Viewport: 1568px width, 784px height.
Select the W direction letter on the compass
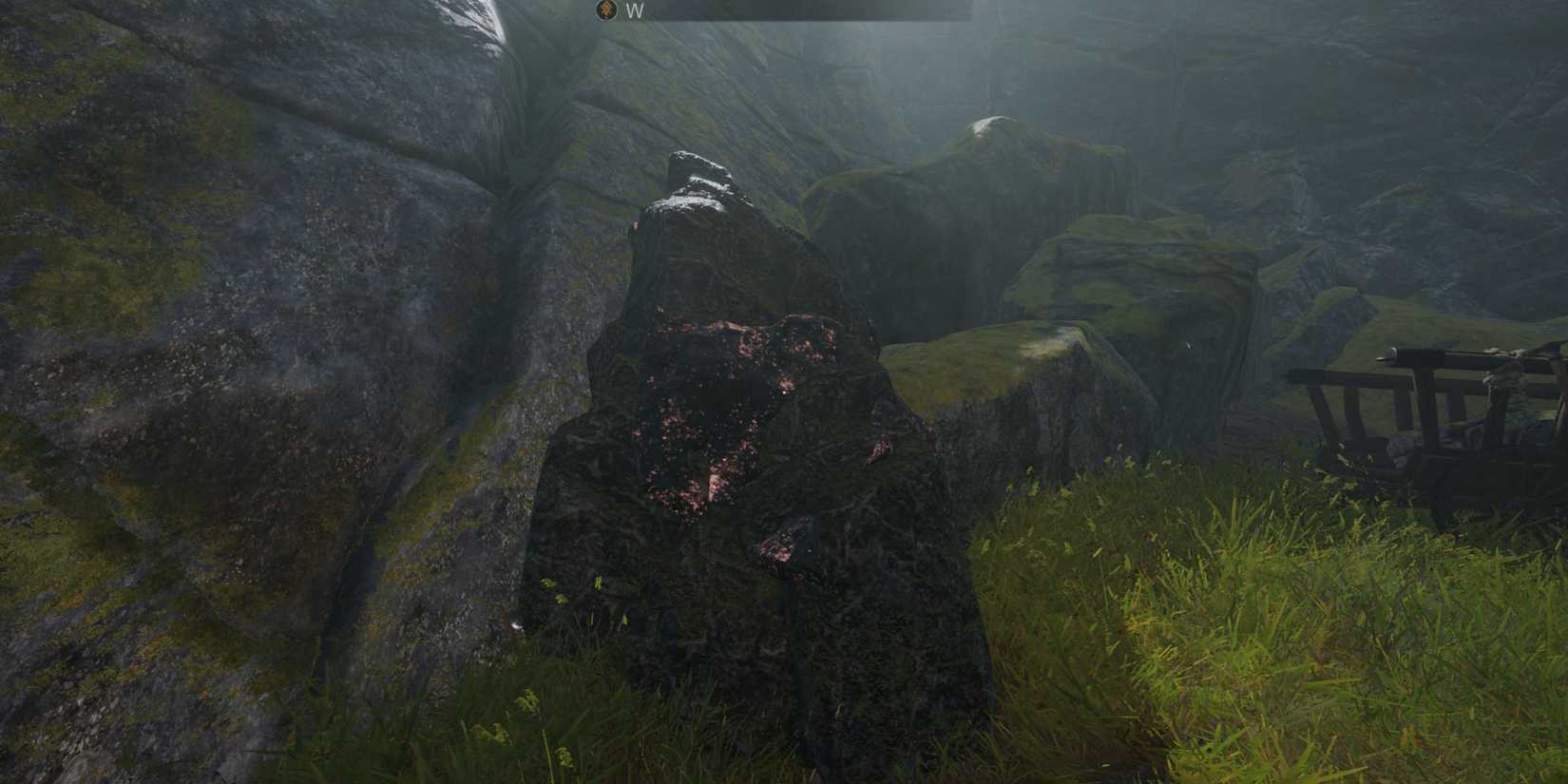[632, 11]
